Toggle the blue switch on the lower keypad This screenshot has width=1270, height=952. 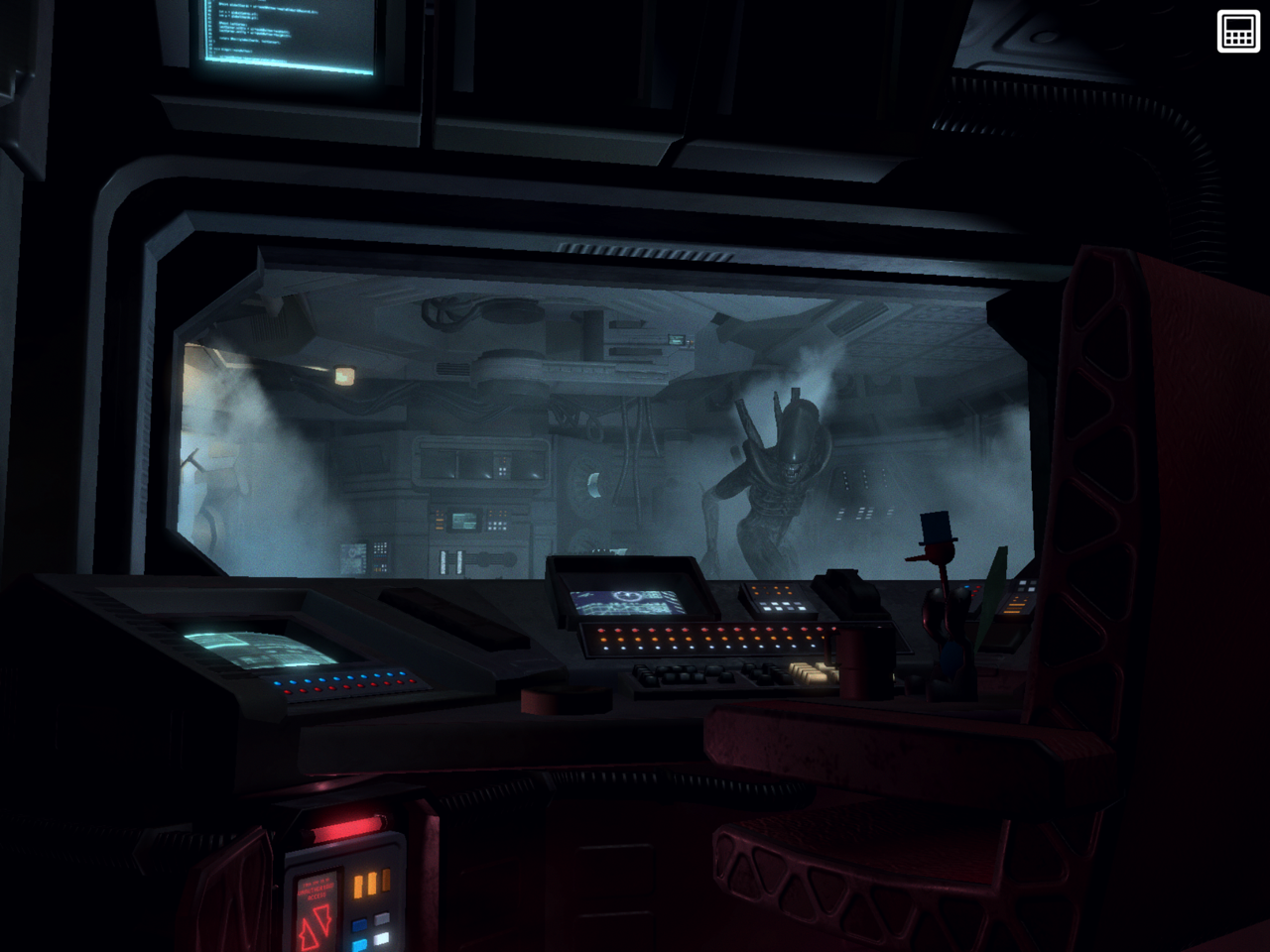359,924
